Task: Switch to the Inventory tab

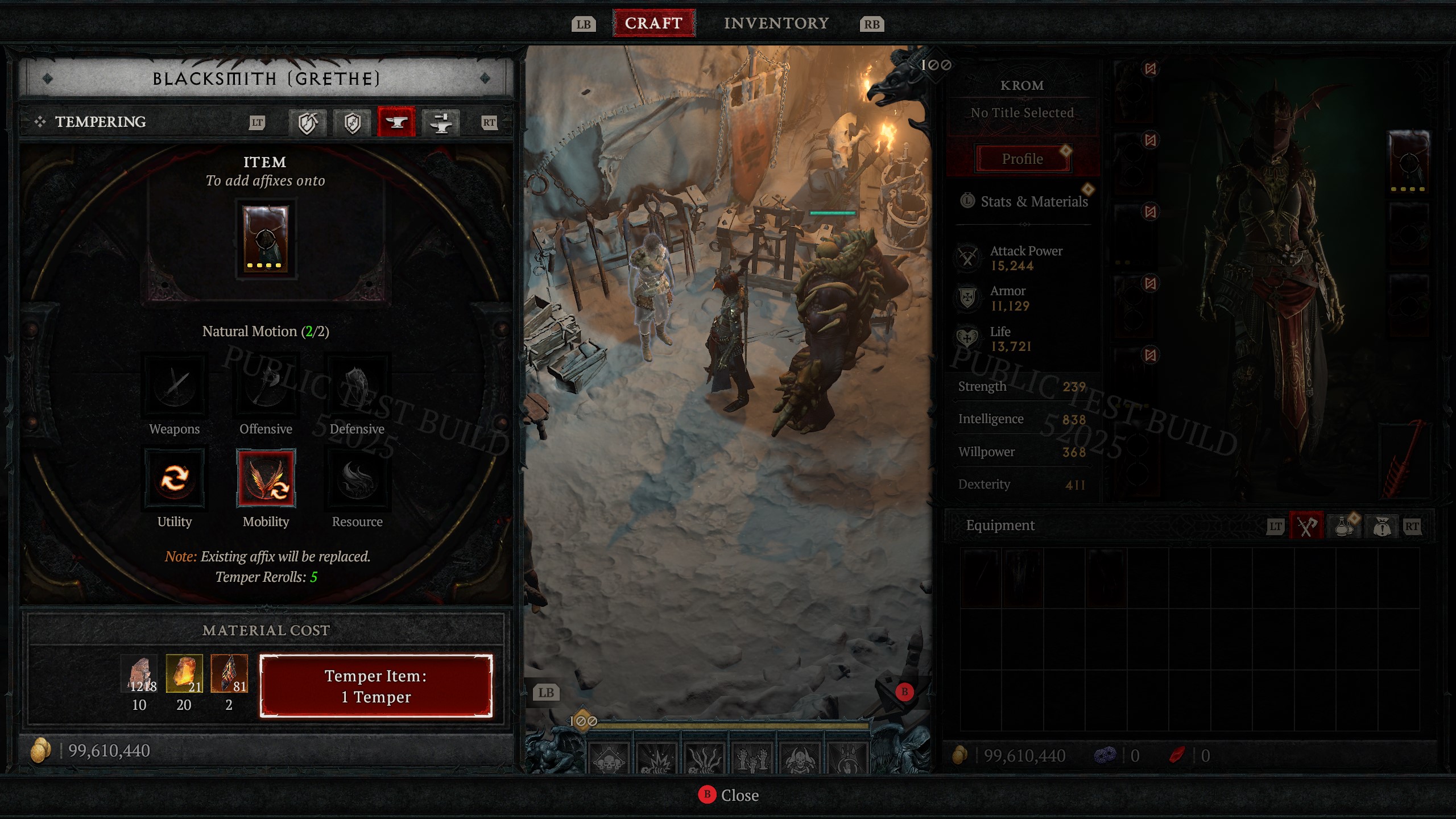Action: pyautogui.click(x=776, y=23)
